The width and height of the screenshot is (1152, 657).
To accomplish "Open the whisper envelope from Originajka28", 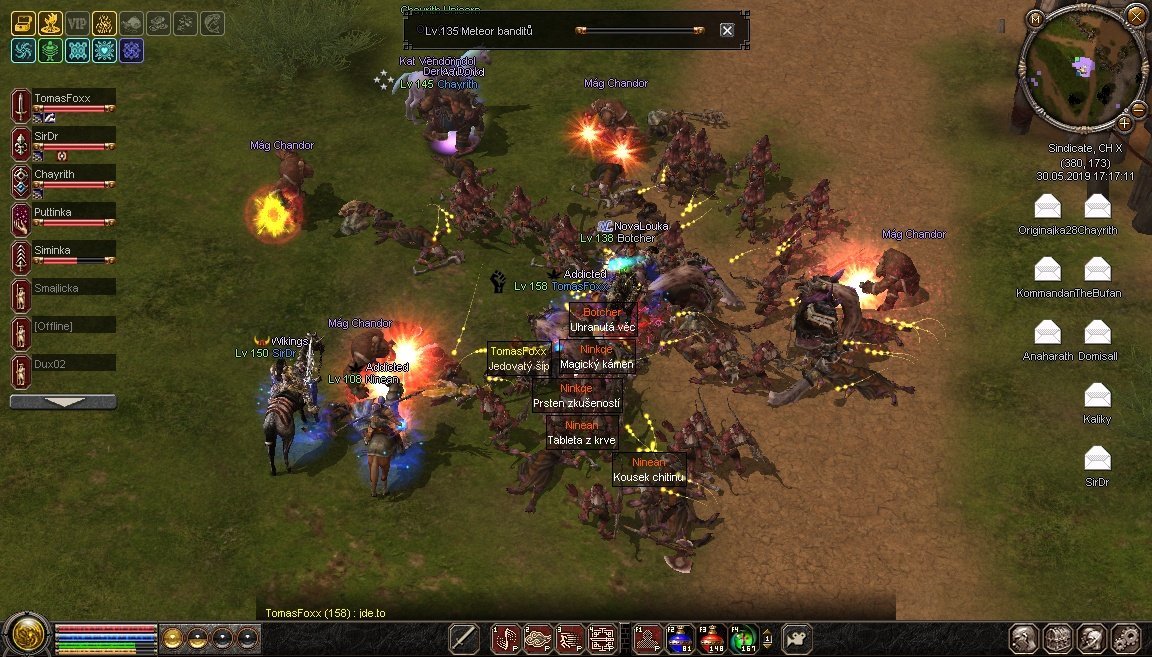I will pyautogui.click(x=1047, y=207).
